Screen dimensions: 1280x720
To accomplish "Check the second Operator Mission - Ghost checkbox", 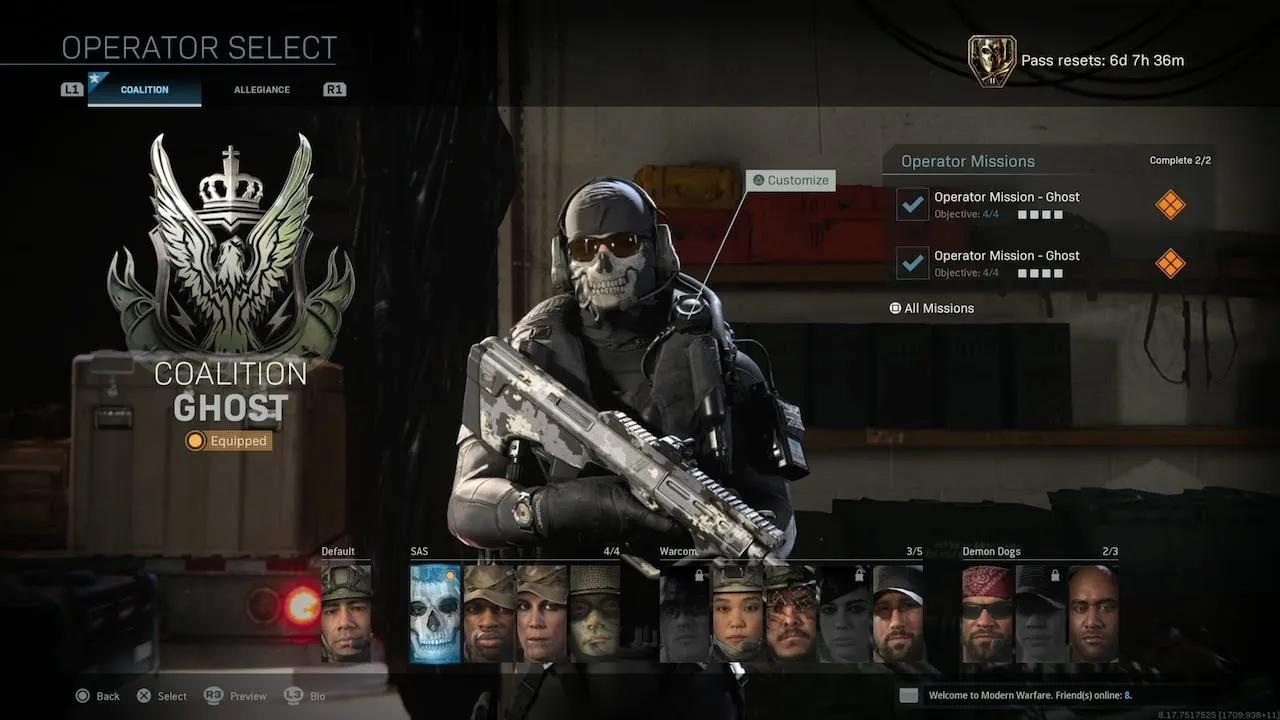I will pyautogui.click(x=911, y=263).
